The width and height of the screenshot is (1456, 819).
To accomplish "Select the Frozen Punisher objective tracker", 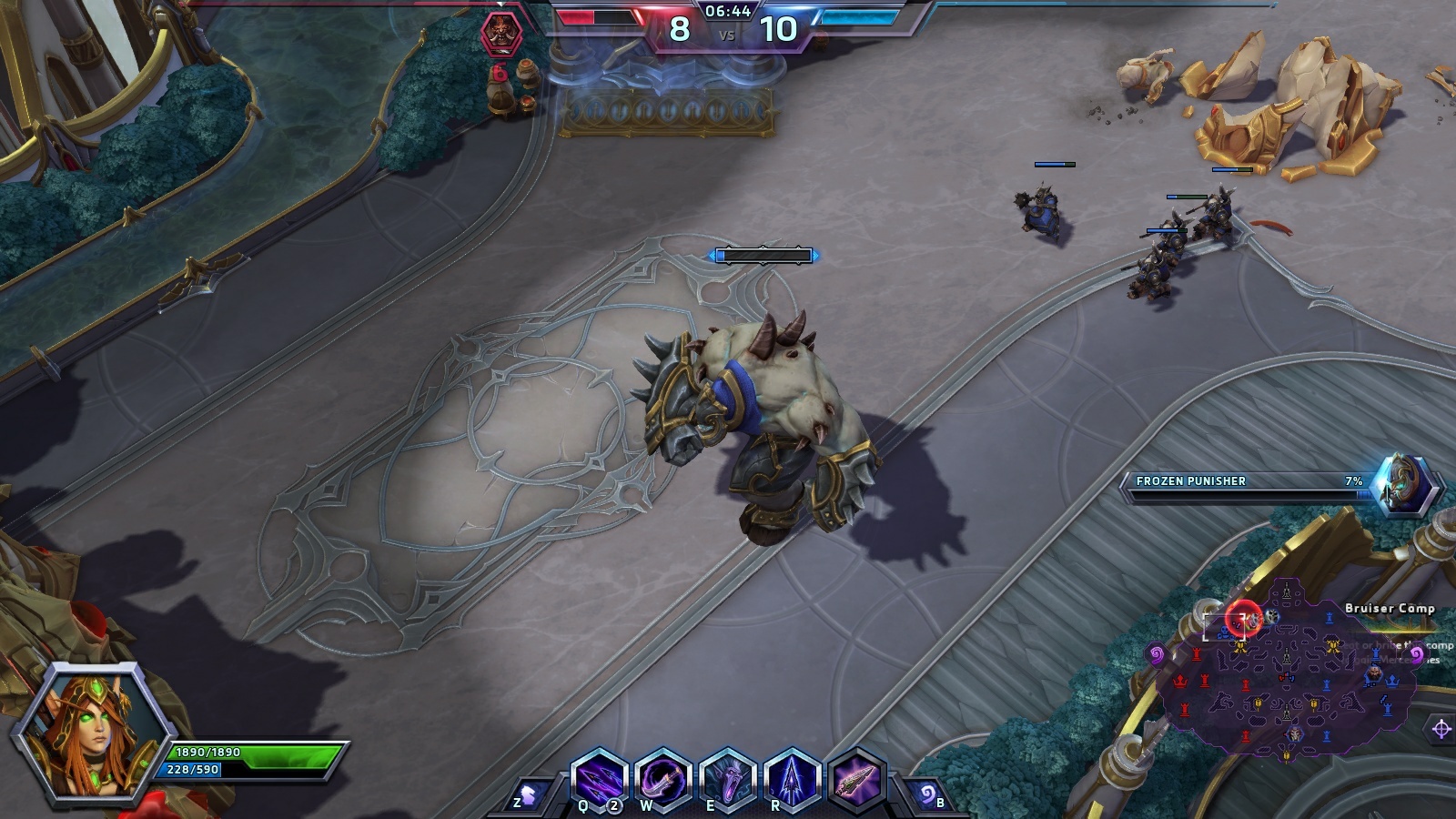I will pos(1274,485).
